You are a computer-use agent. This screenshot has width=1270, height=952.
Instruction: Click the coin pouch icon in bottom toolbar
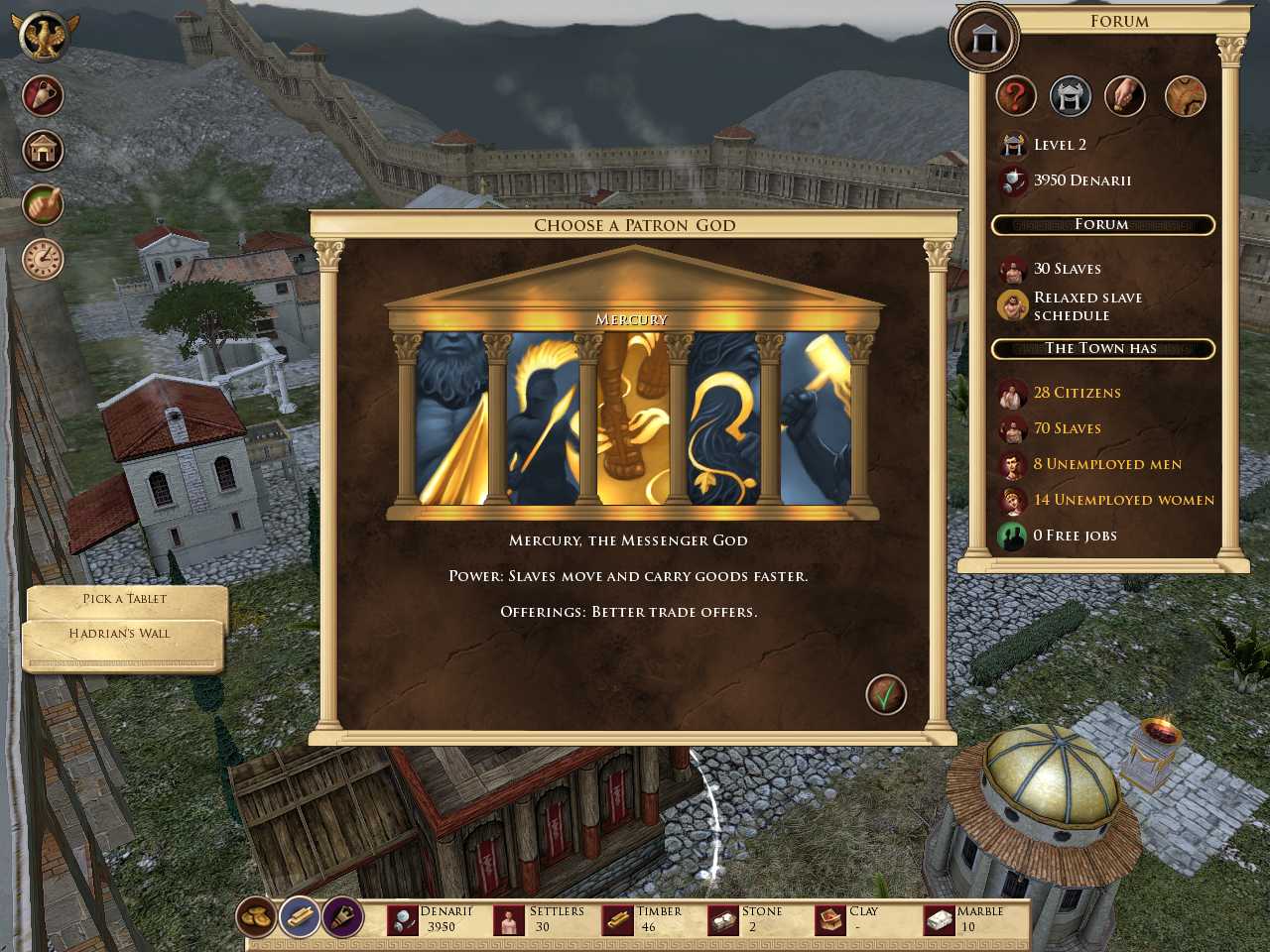coord(256,917)
